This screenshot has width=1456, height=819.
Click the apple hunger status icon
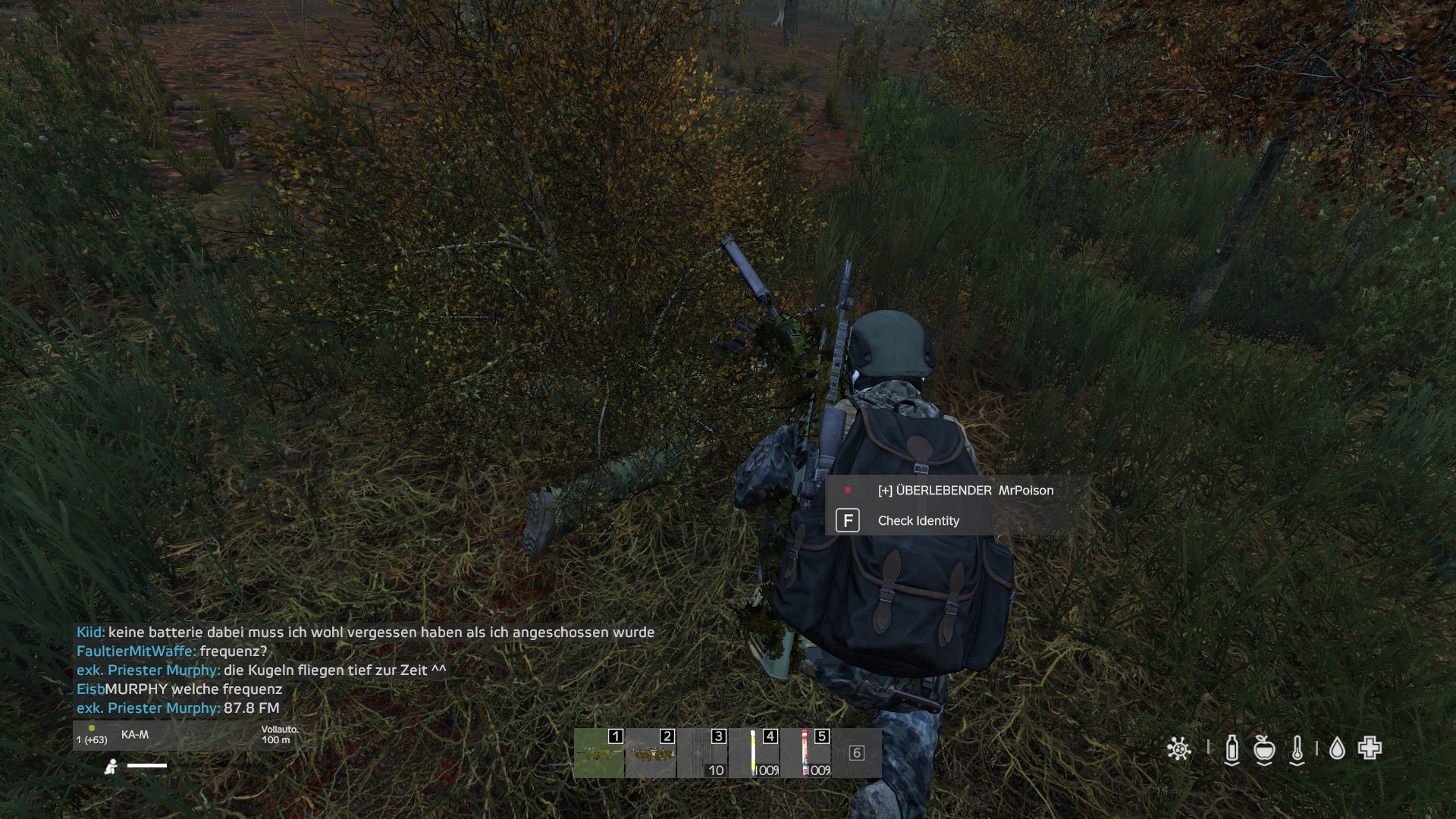click(1264, 749)
